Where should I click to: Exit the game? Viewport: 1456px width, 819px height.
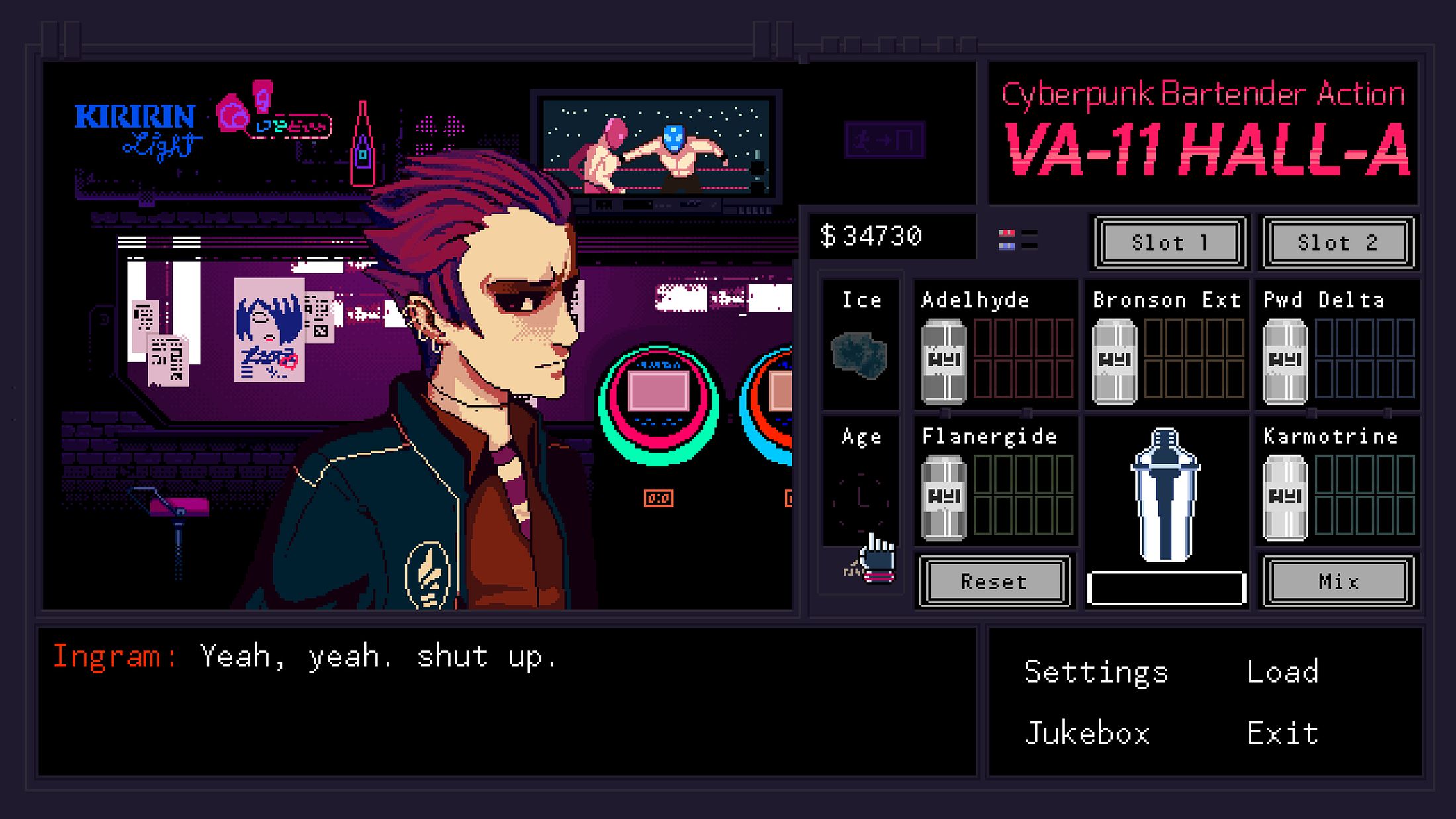(1283, 734)
